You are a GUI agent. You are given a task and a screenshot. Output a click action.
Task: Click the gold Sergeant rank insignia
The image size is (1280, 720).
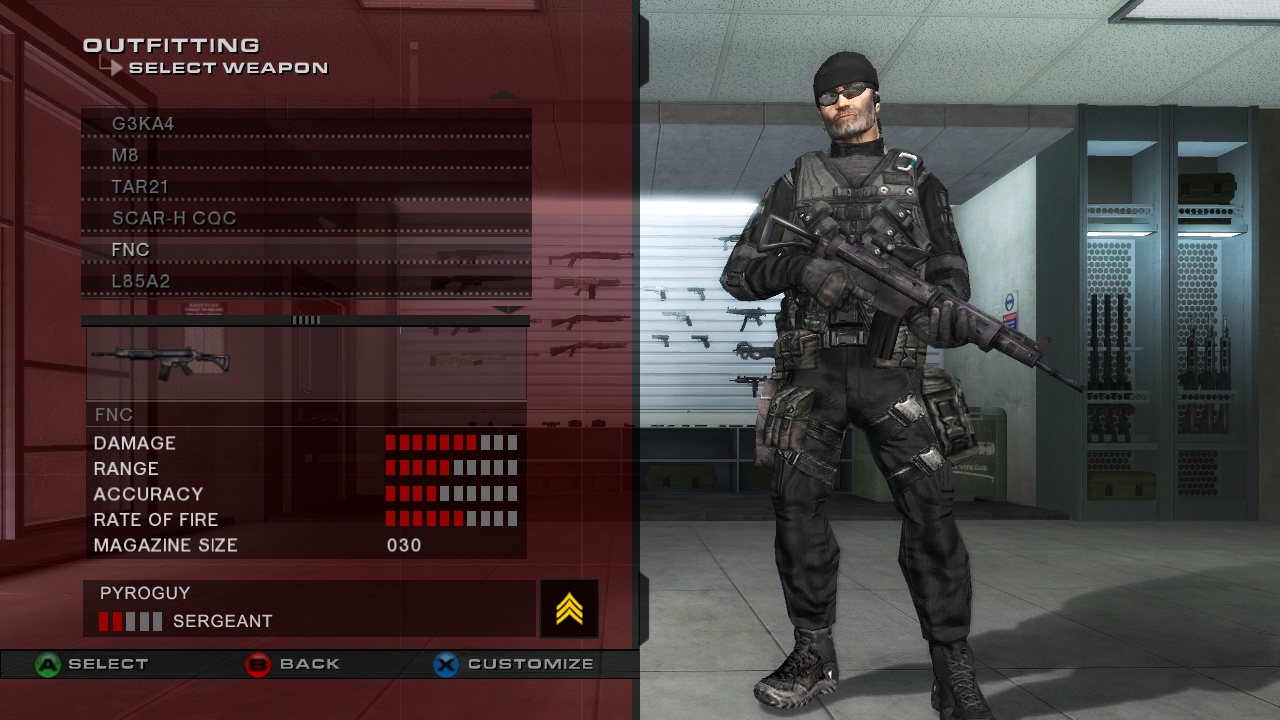(567, 609)
